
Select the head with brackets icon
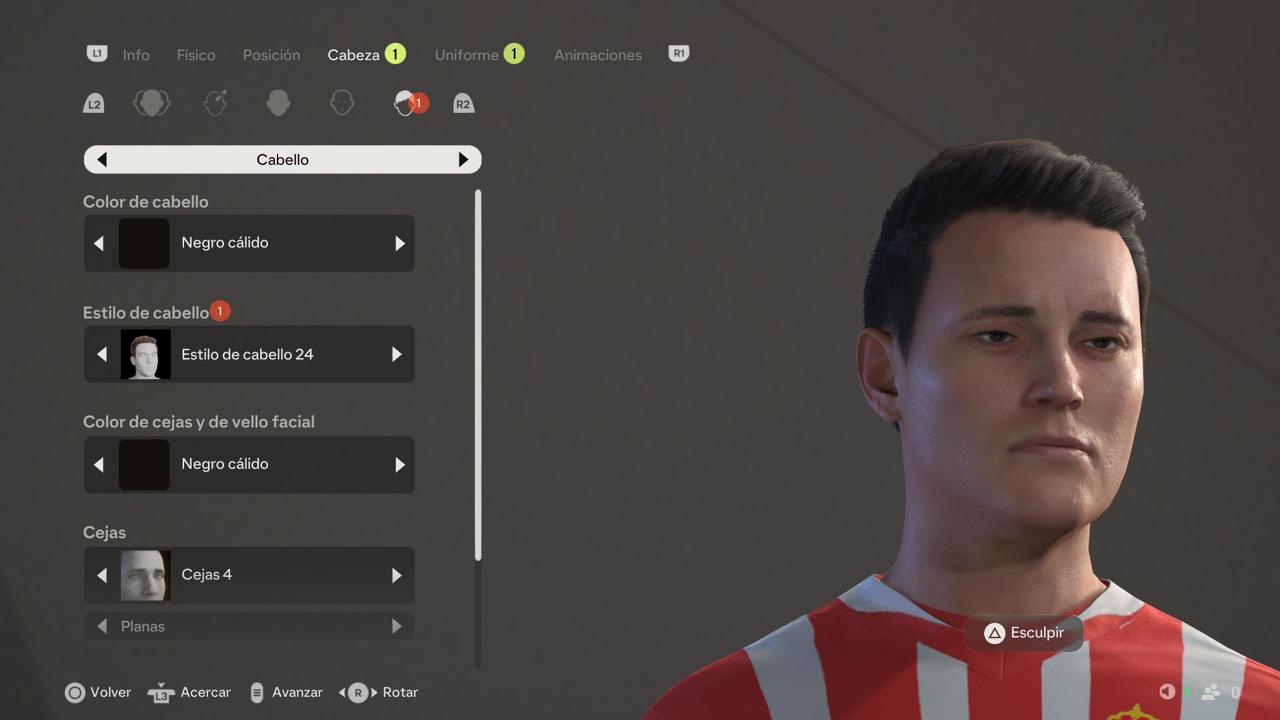[152, 103]
